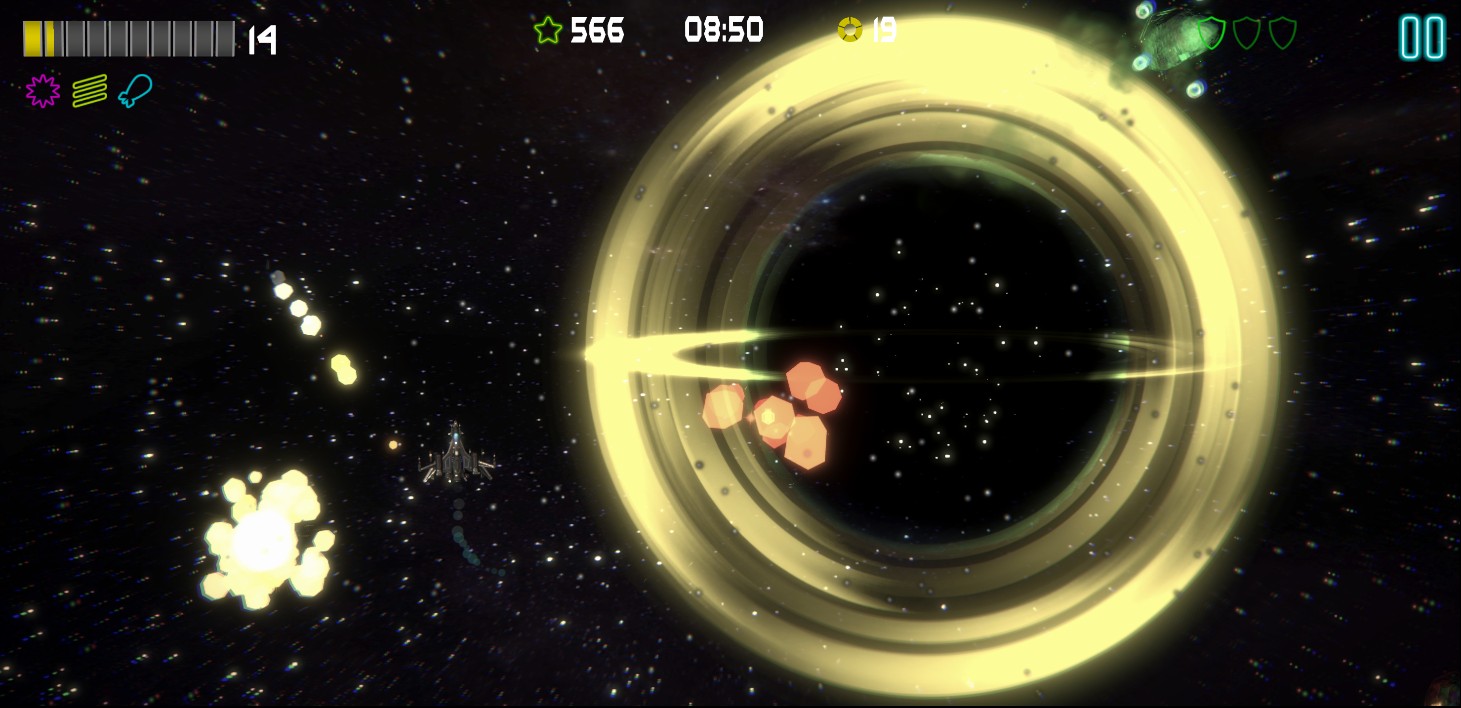
Task: Select the yellow triple-stripe weapon icon
Action: click(89, 91)
